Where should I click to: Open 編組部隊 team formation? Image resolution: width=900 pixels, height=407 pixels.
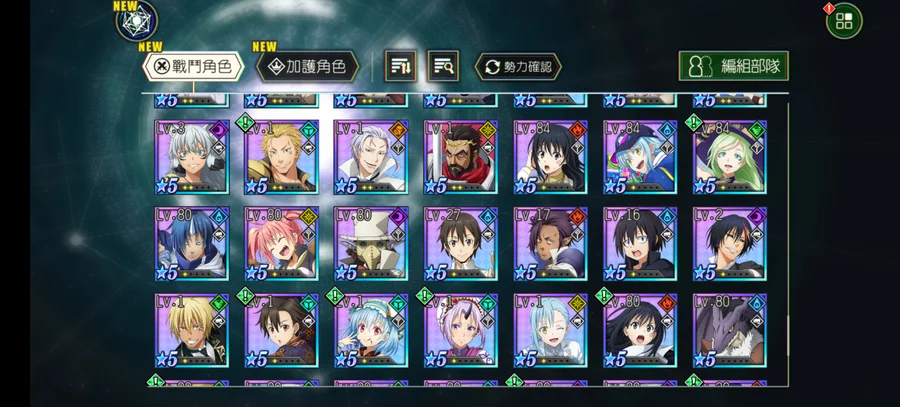pos(733,67)
